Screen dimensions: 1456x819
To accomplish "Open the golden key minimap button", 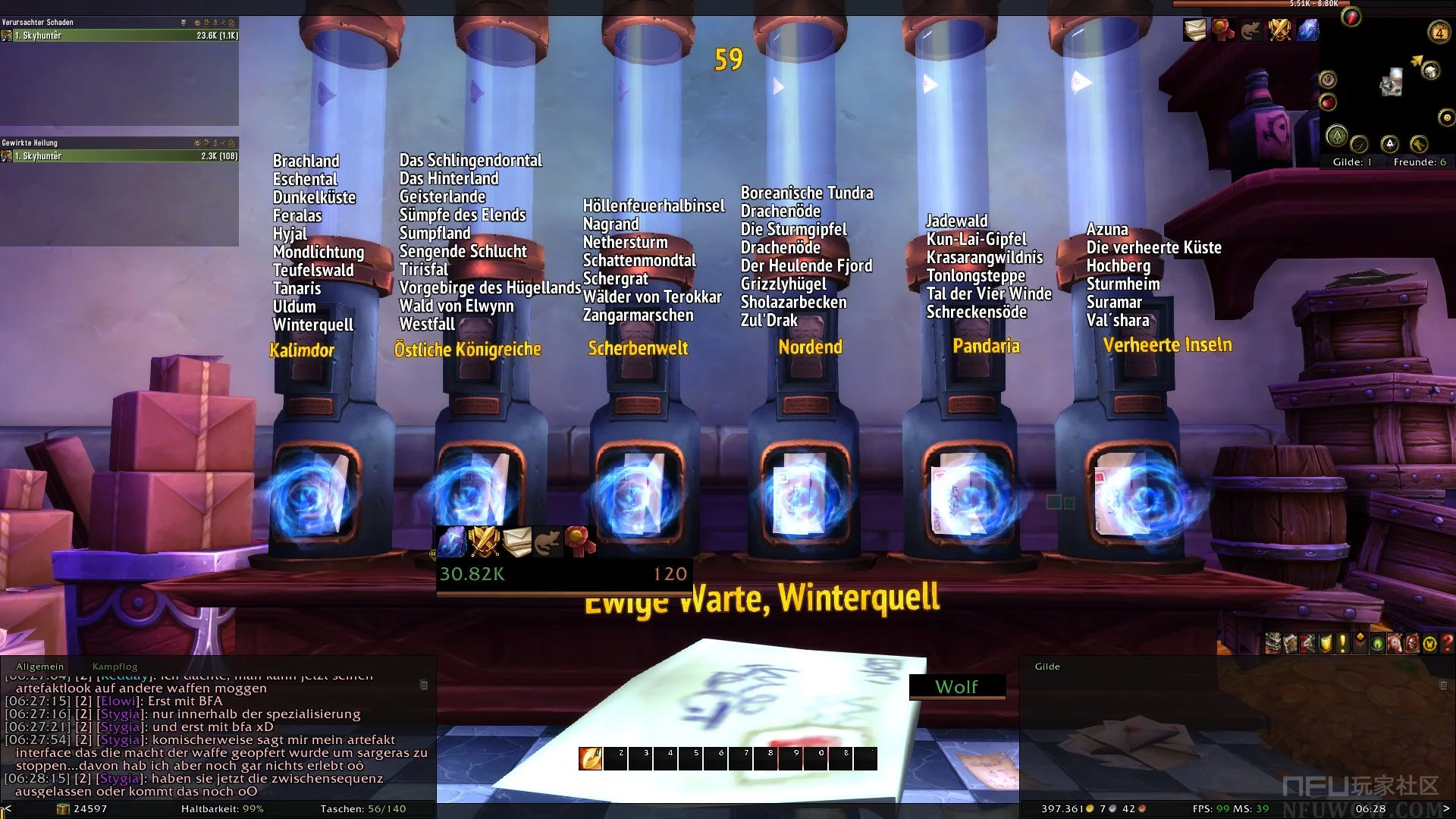I will [1419, 144].
